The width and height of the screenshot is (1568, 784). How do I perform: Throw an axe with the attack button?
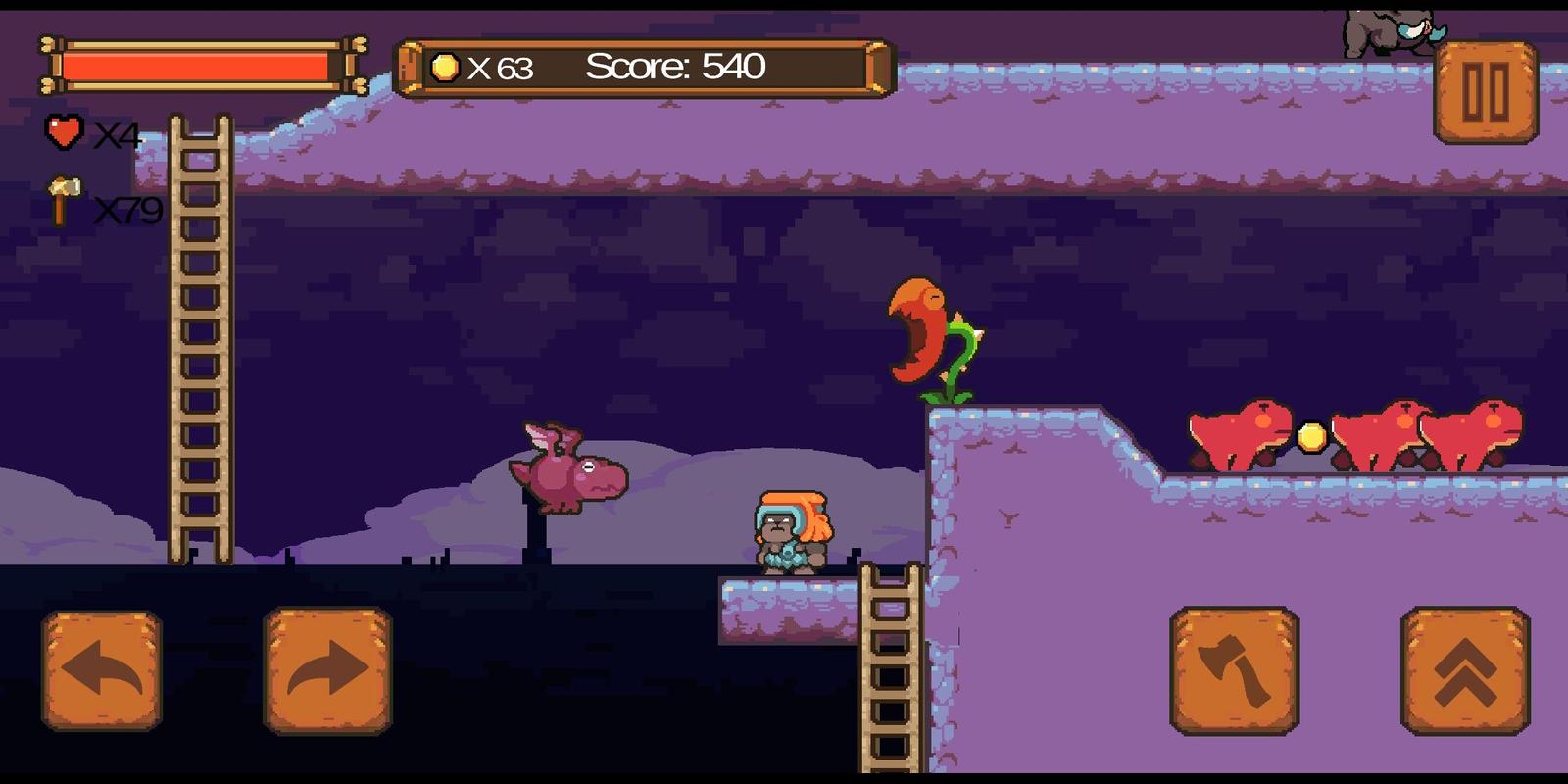[1235, 670]
